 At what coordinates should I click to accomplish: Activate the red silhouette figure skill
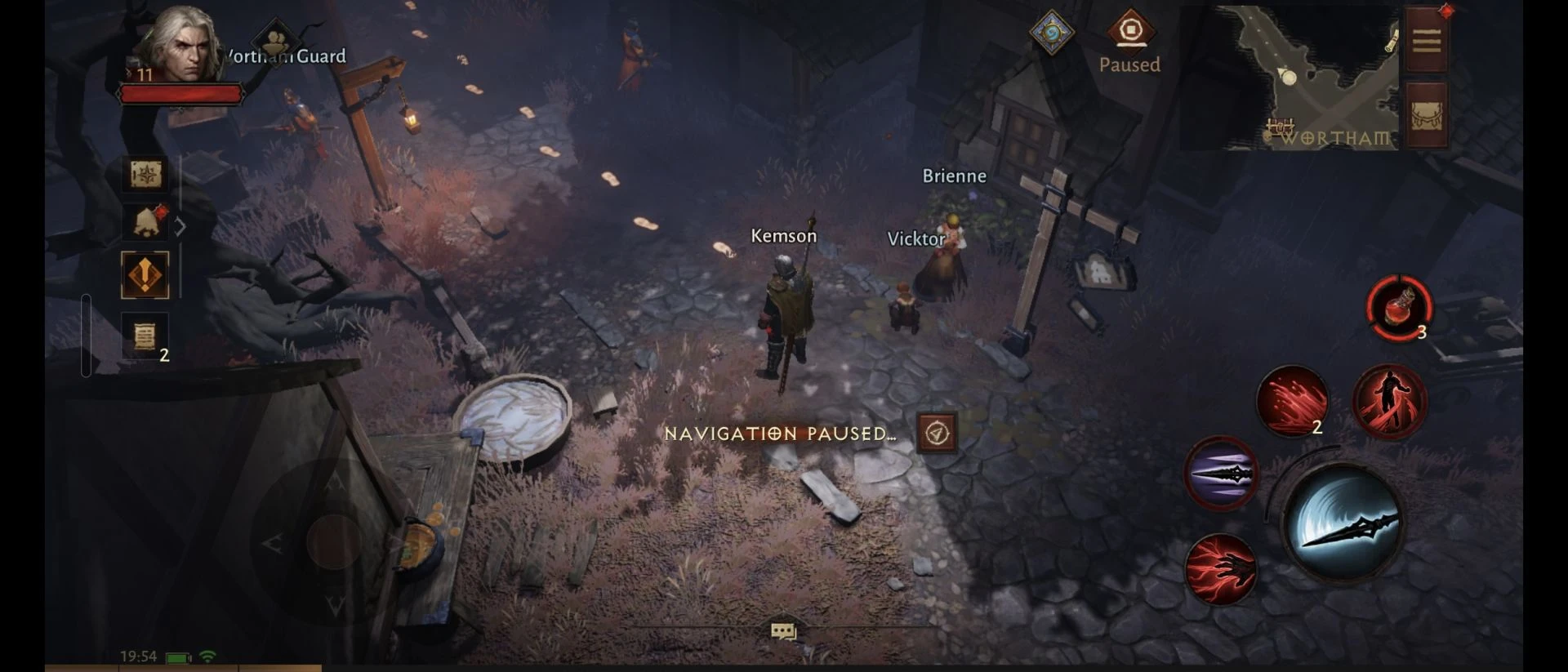tap(1390, 401)
